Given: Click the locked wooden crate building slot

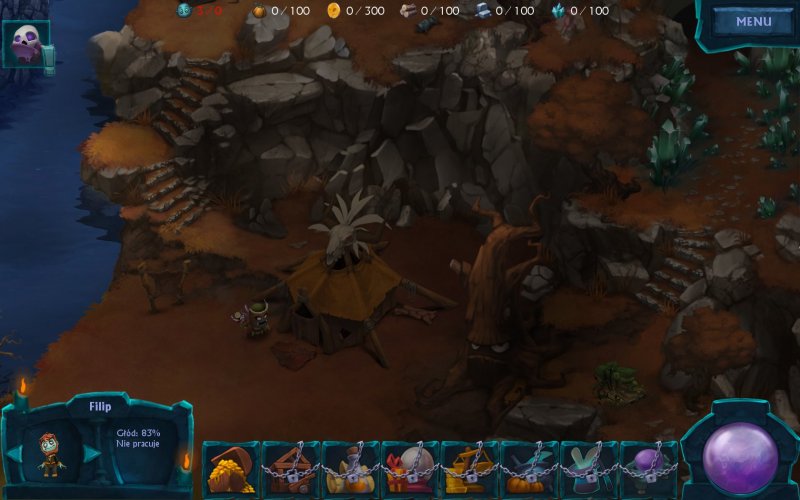Looking at the screenshot, I should 290,467.
